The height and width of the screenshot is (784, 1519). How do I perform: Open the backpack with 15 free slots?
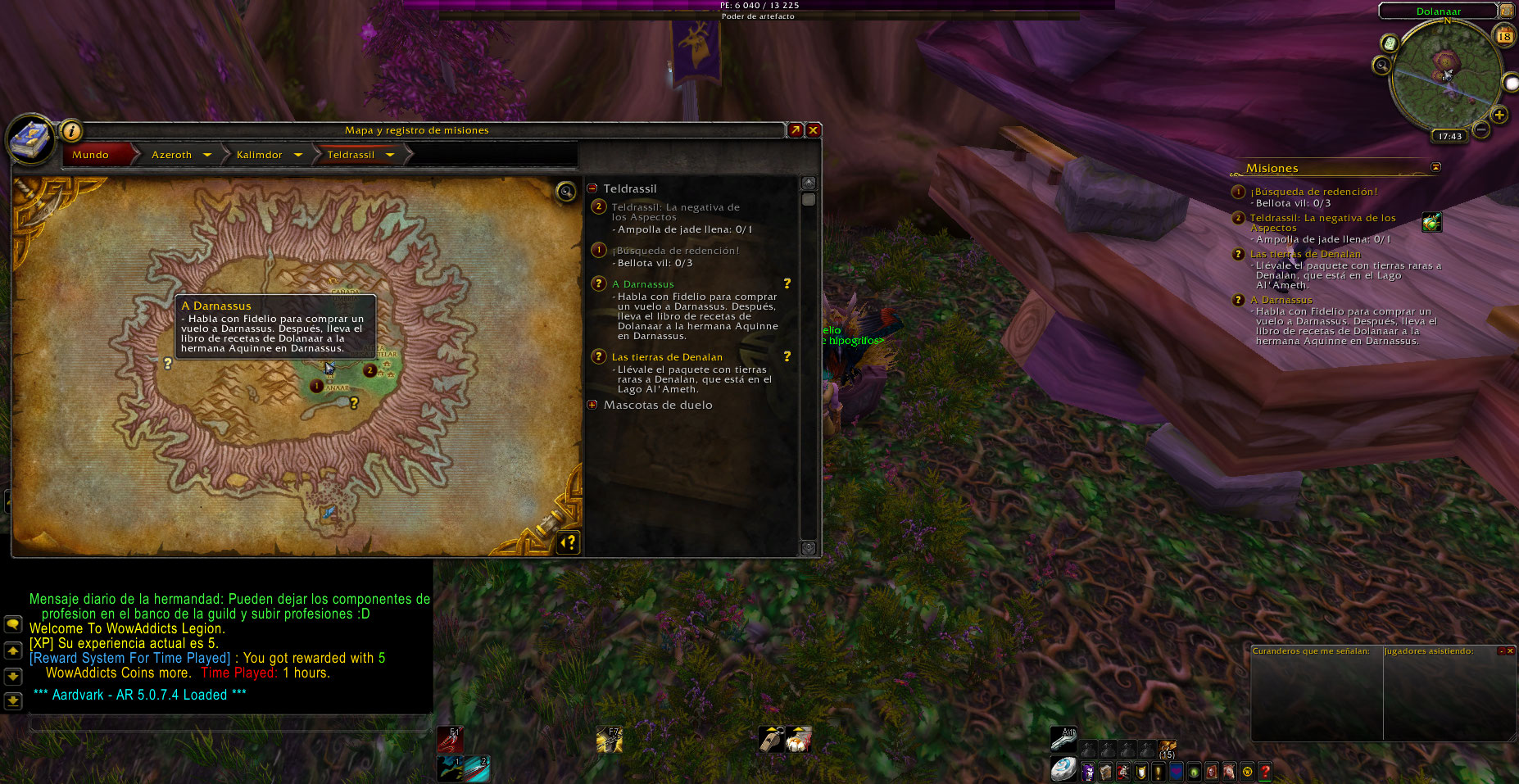point(1167,748)
